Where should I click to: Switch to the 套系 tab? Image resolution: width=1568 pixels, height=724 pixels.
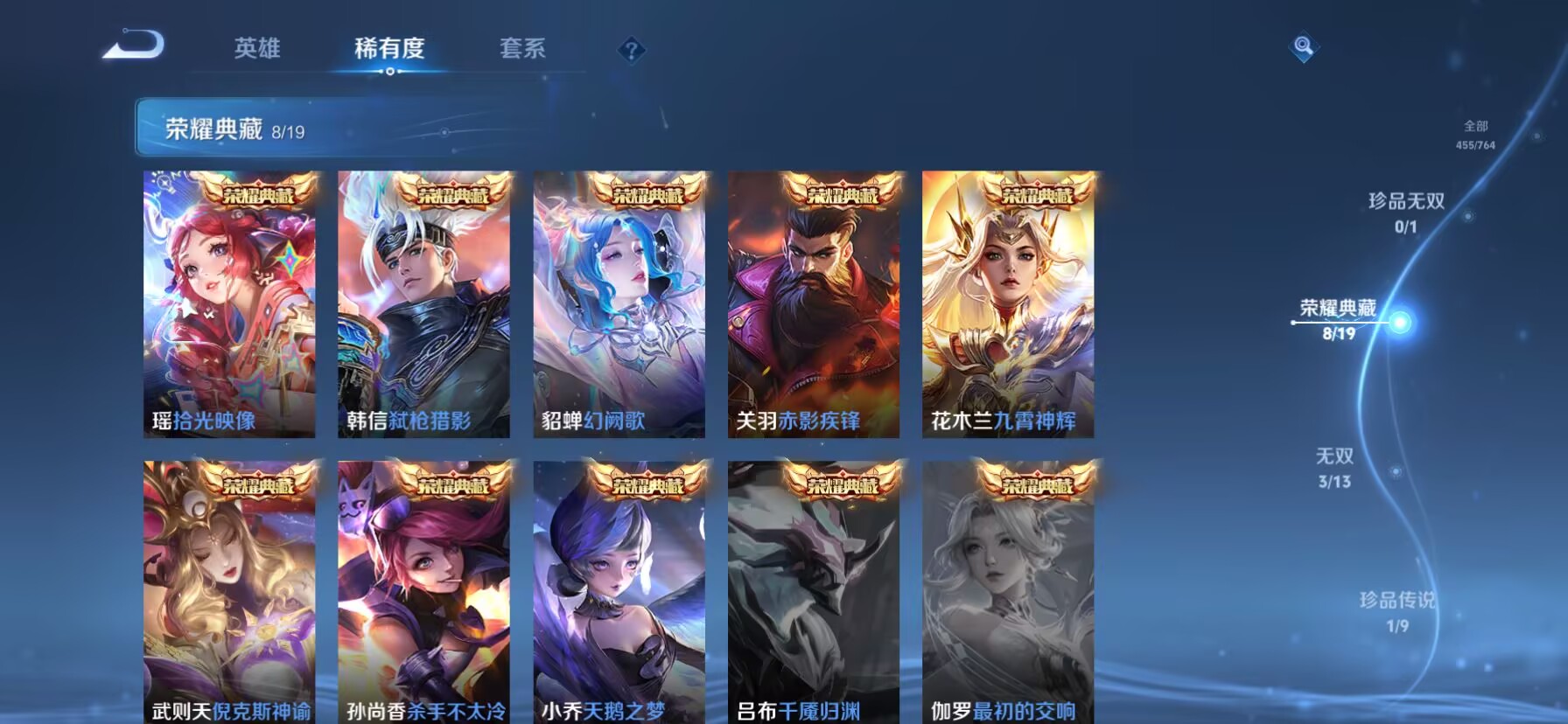tap(521, 50)
